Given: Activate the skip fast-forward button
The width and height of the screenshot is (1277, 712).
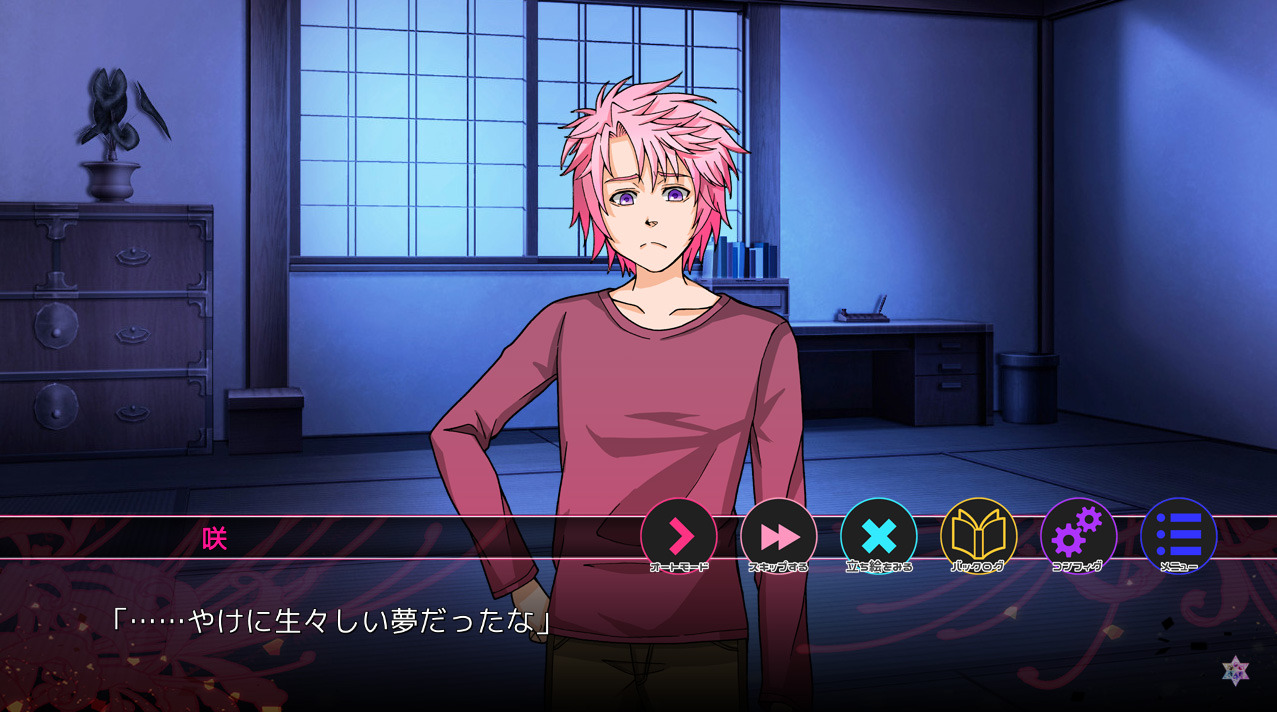Looking at the screenshot, I should point(779,536).
